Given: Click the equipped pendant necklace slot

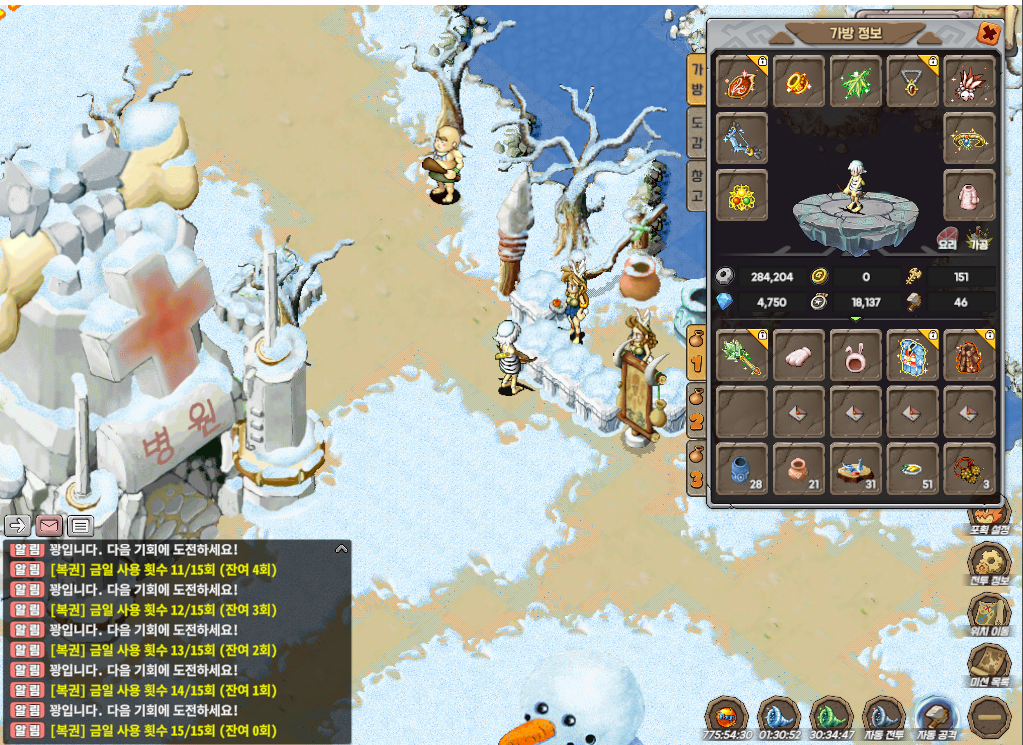Looking at the screenshot, I should [x=912, y=82].
